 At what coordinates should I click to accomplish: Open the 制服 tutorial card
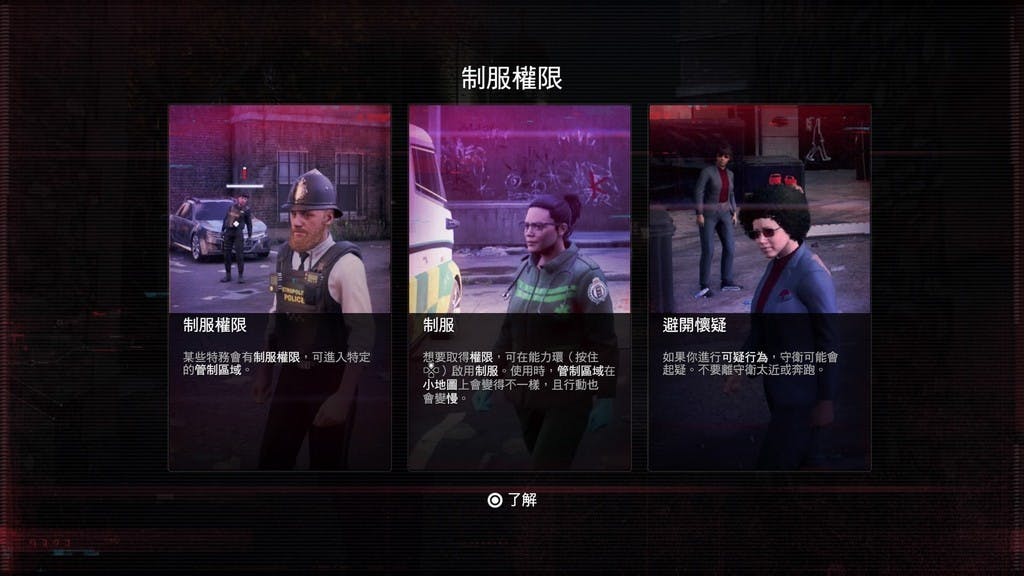pyautogui.click(x=519, y=287)
